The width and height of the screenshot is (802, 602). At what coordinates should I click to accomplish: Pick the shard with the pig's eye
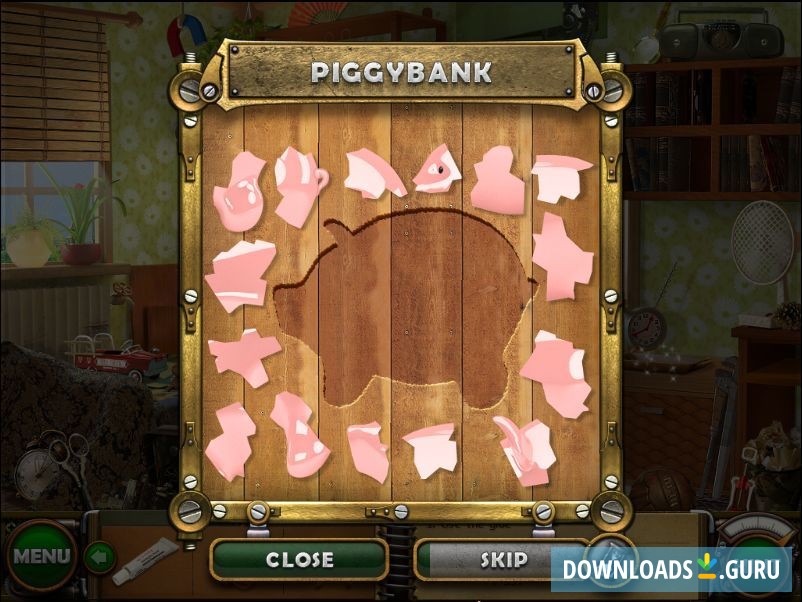436,169
